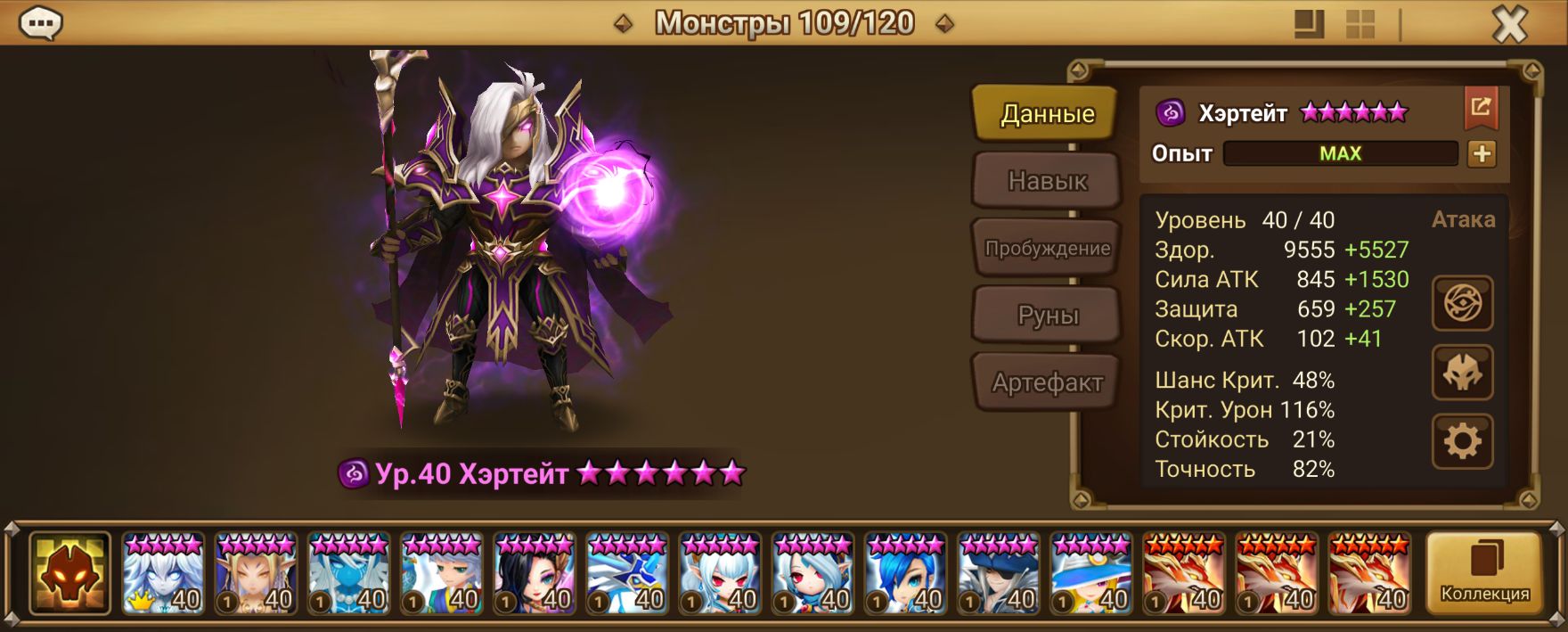Image resolution: width=1568 pixels, height=632 pixels.
Task: Switch to the four-square grid view
Action: pyautogui.click(x=1360, y=25)
